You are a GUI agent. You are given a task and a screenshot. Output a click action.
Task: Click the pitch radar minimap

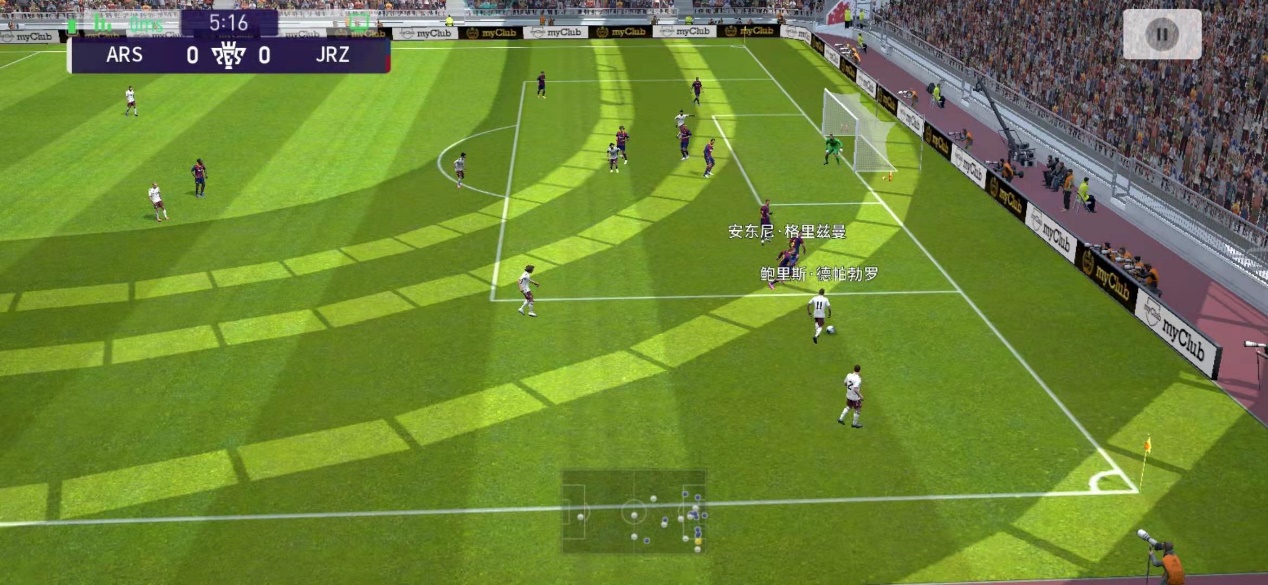pyautogui.click(x=633, y=512)
